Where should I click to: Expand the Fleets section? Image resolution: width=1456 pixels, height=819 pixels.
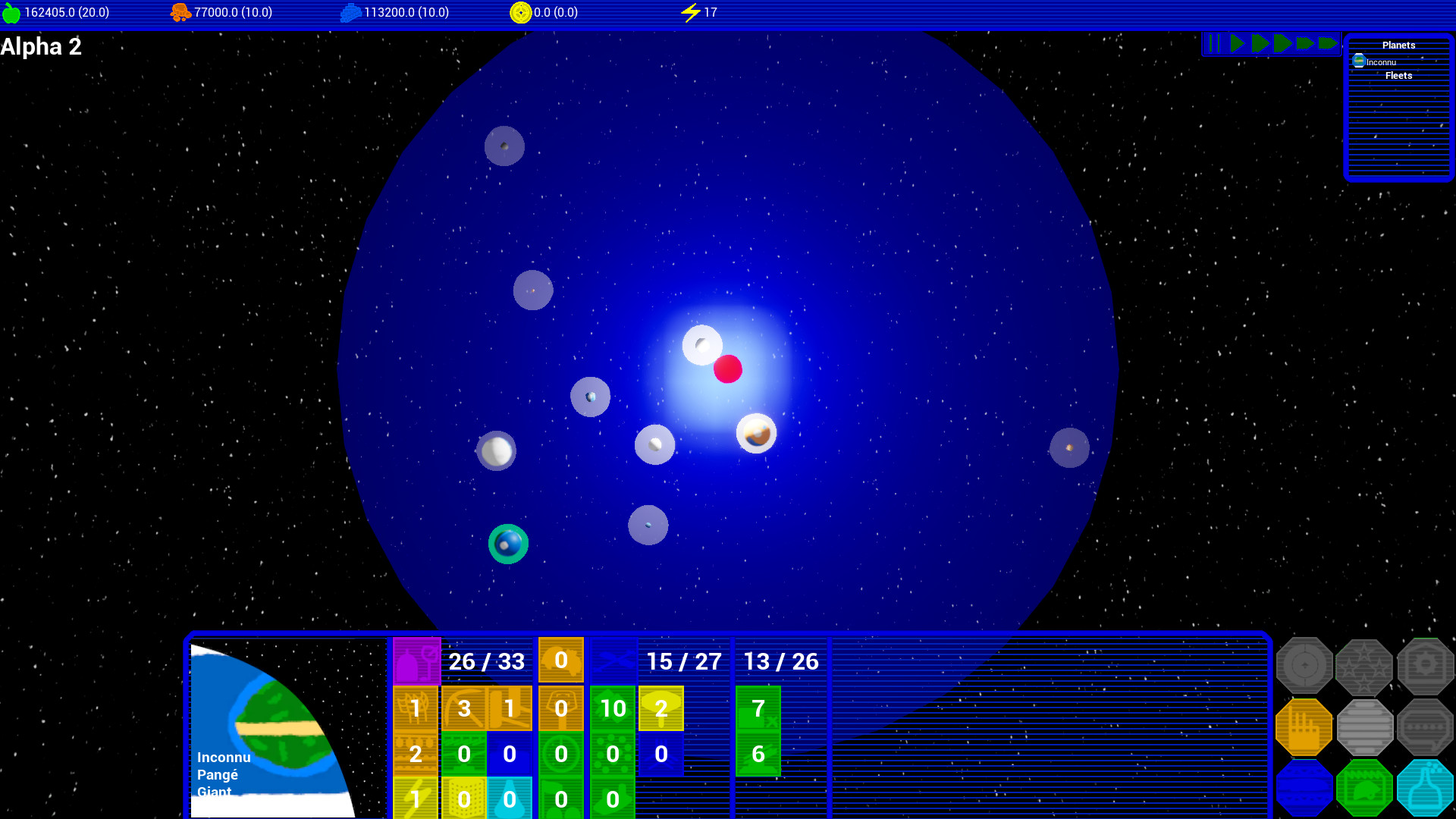coord(1398,75)
